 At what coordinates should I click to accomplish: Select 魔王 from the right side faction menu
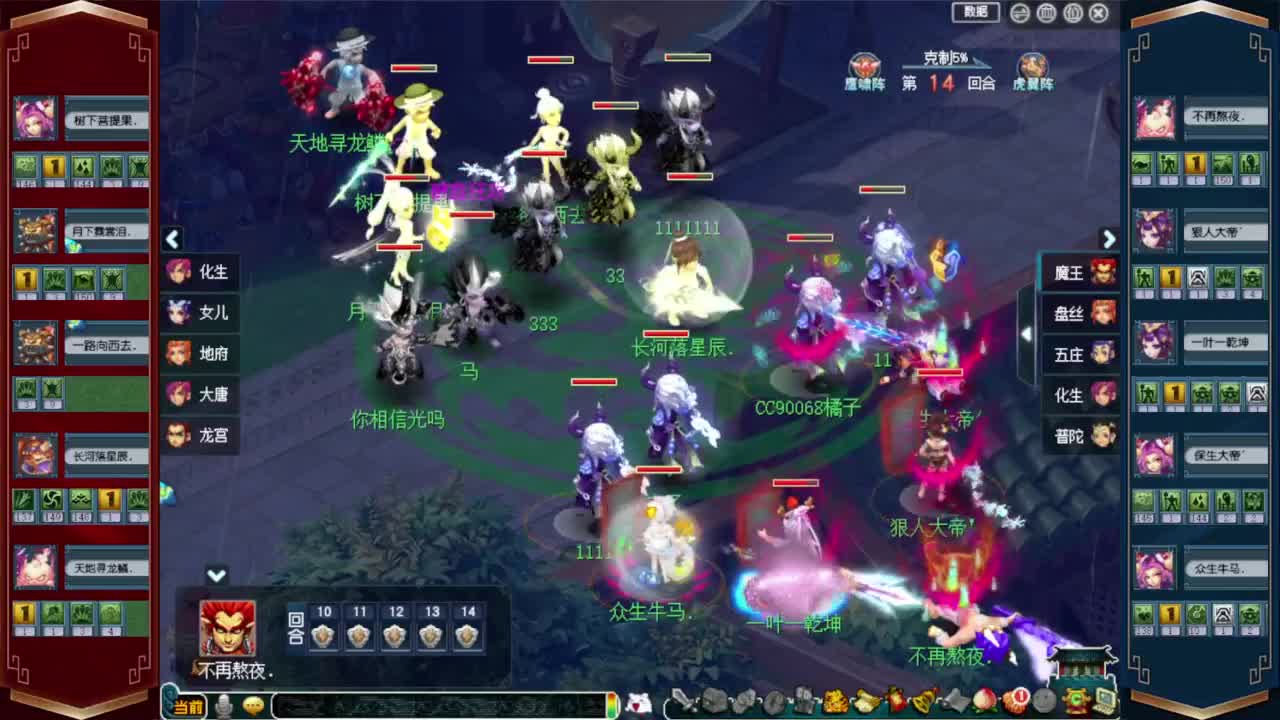[1081, 272]
